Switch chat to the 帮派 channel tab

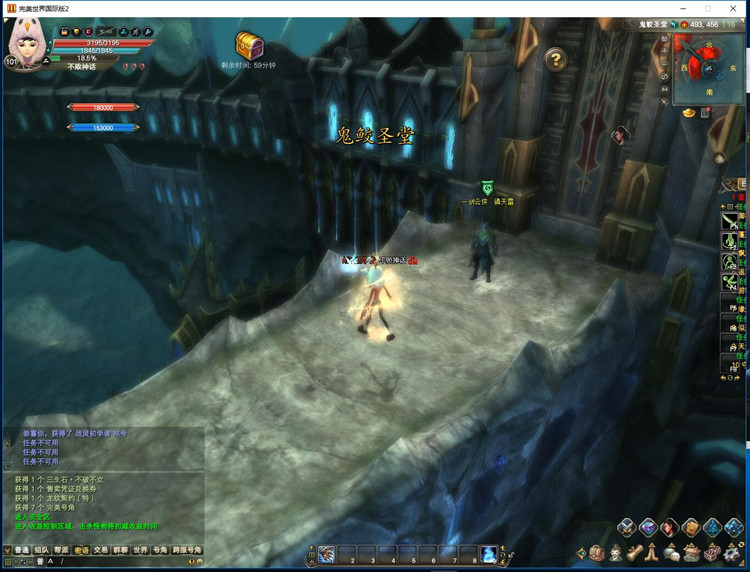tap(61, 550)
